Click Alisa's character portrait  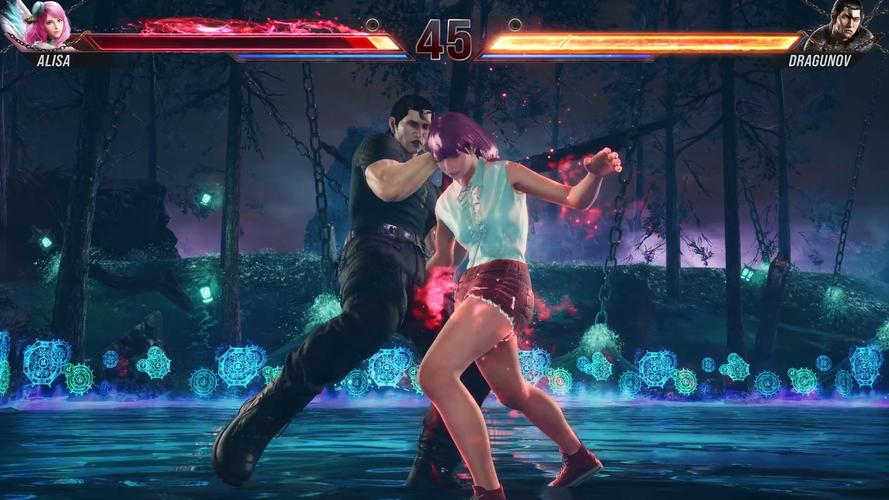(46, 27)
